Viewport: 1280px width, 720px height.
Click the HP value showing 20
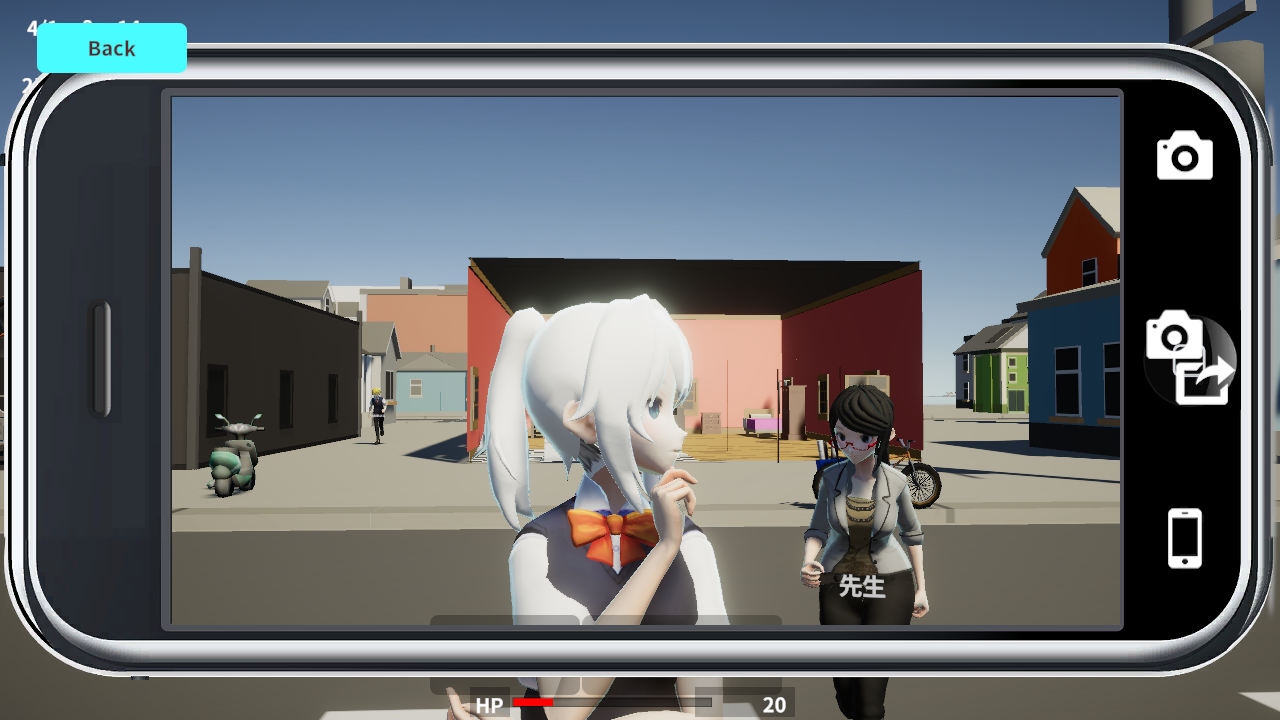click(x=775, y=705)
